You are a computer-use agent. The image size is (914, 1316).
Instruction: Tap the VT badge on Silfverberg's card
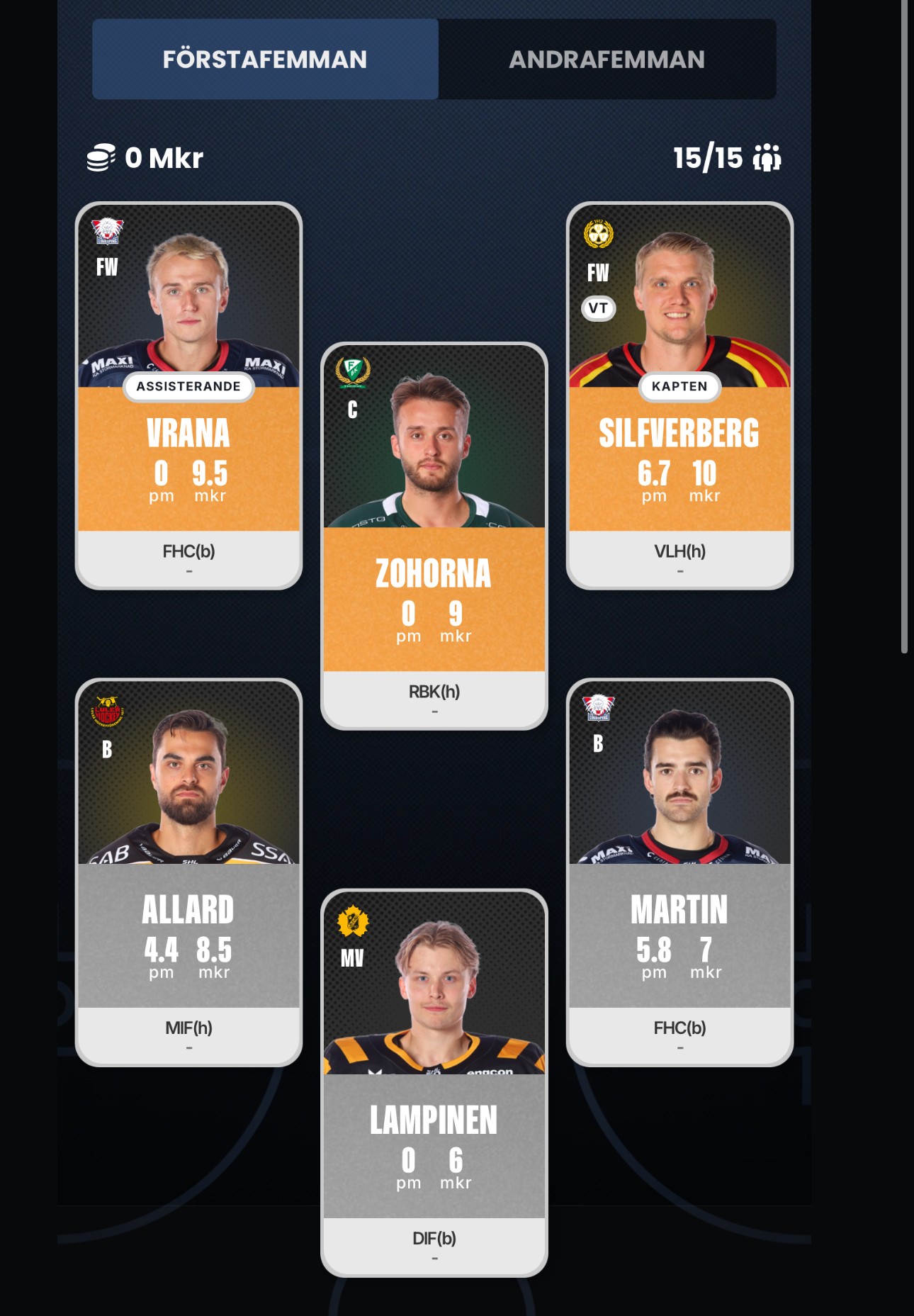tap(598, 308)
